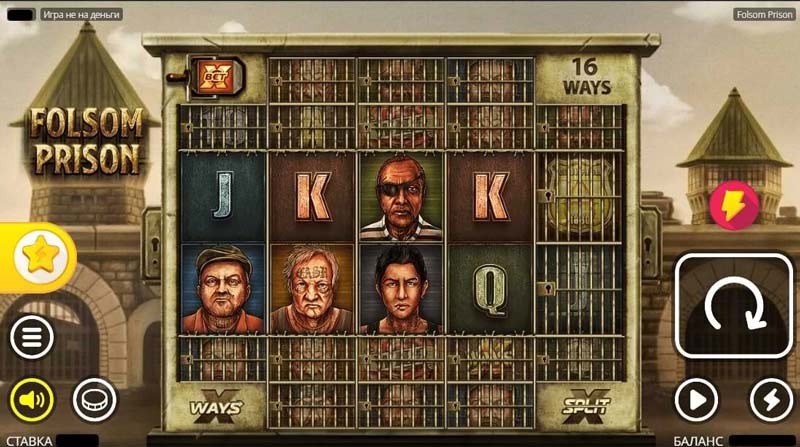Open the yellow star bonus feature tab
This screenshot has height=447, width=800.
click(40, 258)
